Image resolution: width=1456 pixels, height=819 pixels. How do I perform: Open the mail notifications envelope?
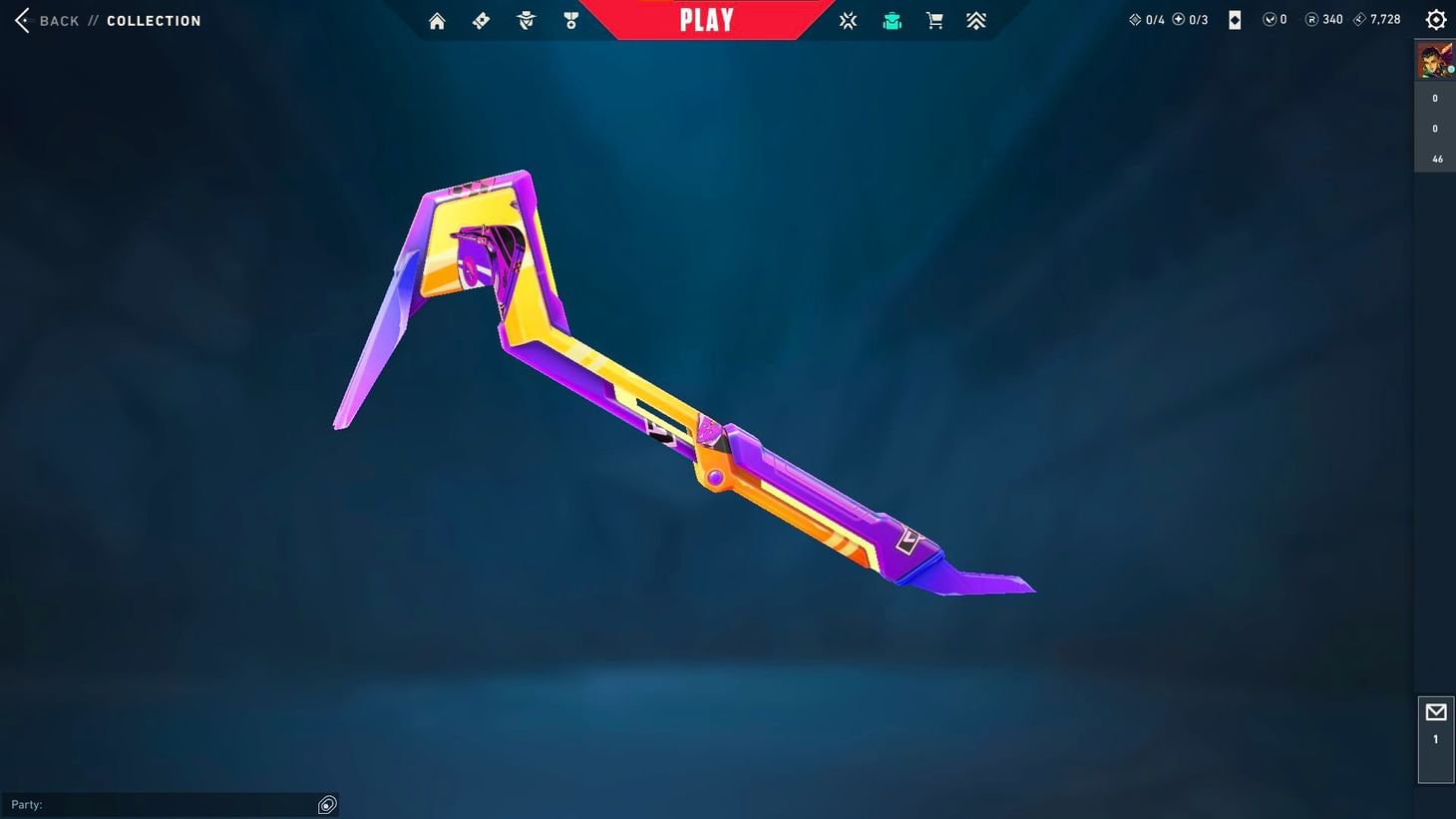[1436, 711]
